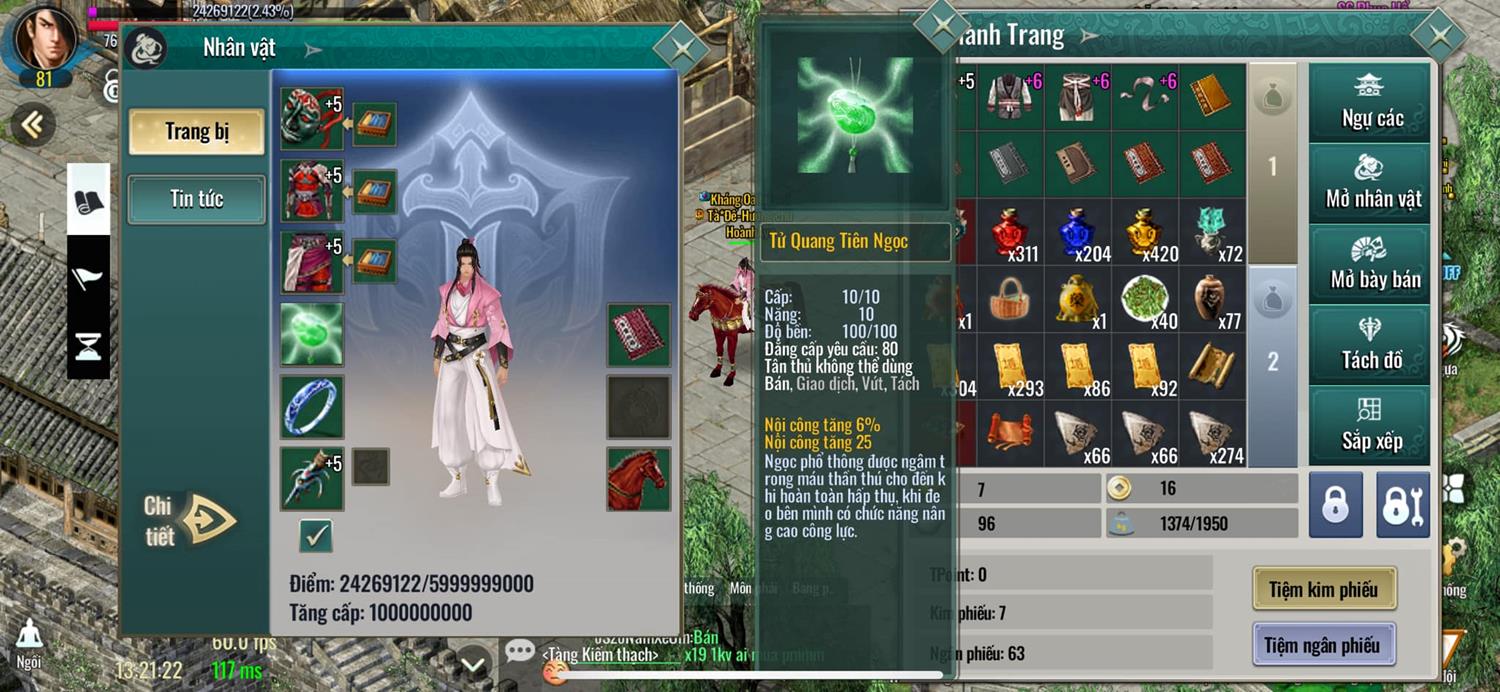Choose the Tách đồ option
The width and height of the screenshot is (1500, 692).
pos(1371,345)
